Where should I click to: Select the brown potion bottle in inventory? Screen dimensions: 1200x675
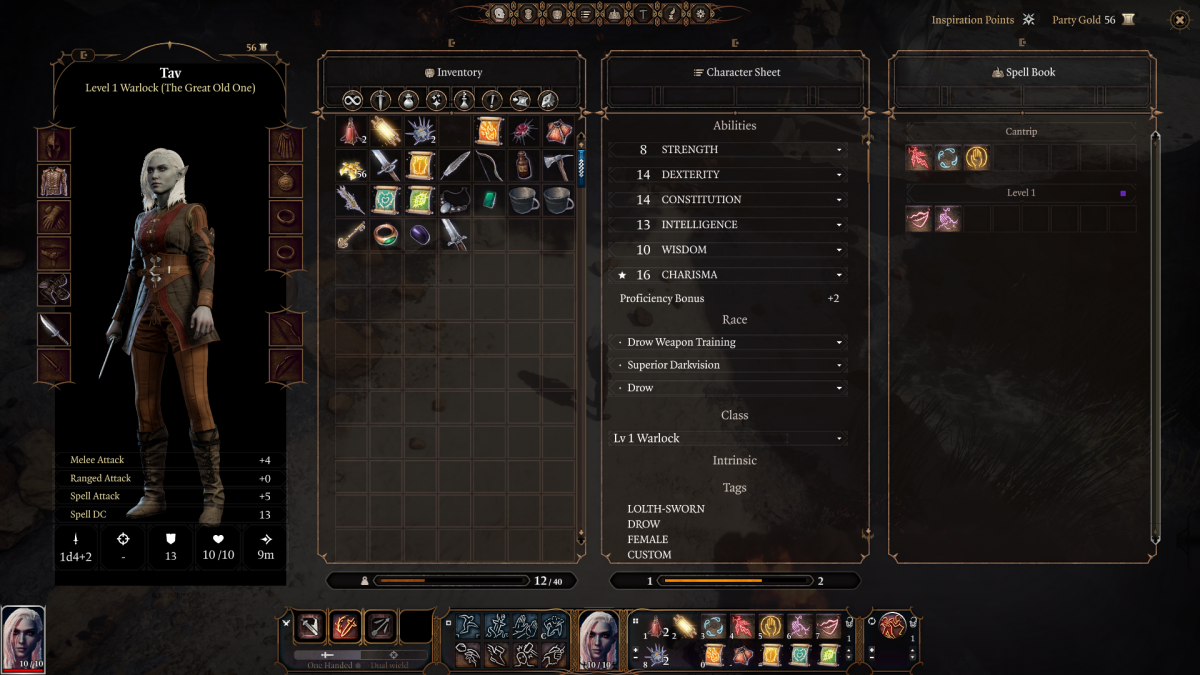(x=523, y=166)
